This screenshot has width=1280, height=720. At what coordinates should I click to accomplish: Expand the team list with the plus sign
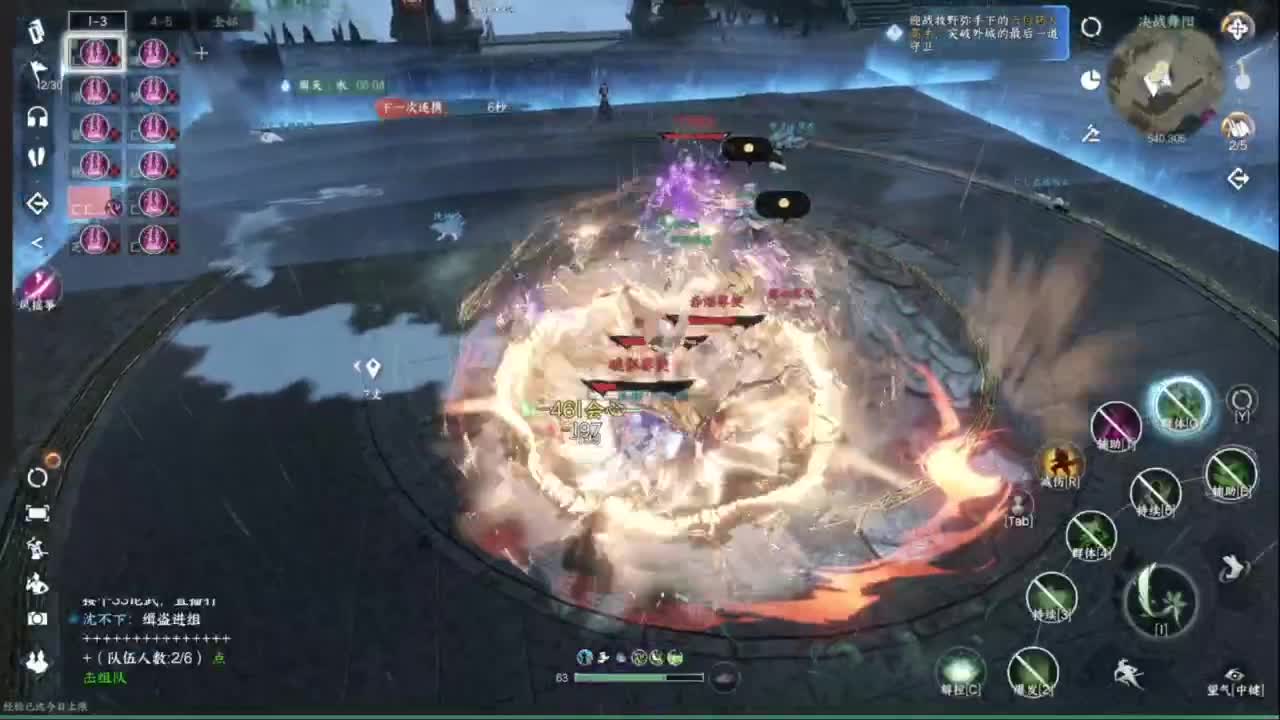(x=200, y=52)
